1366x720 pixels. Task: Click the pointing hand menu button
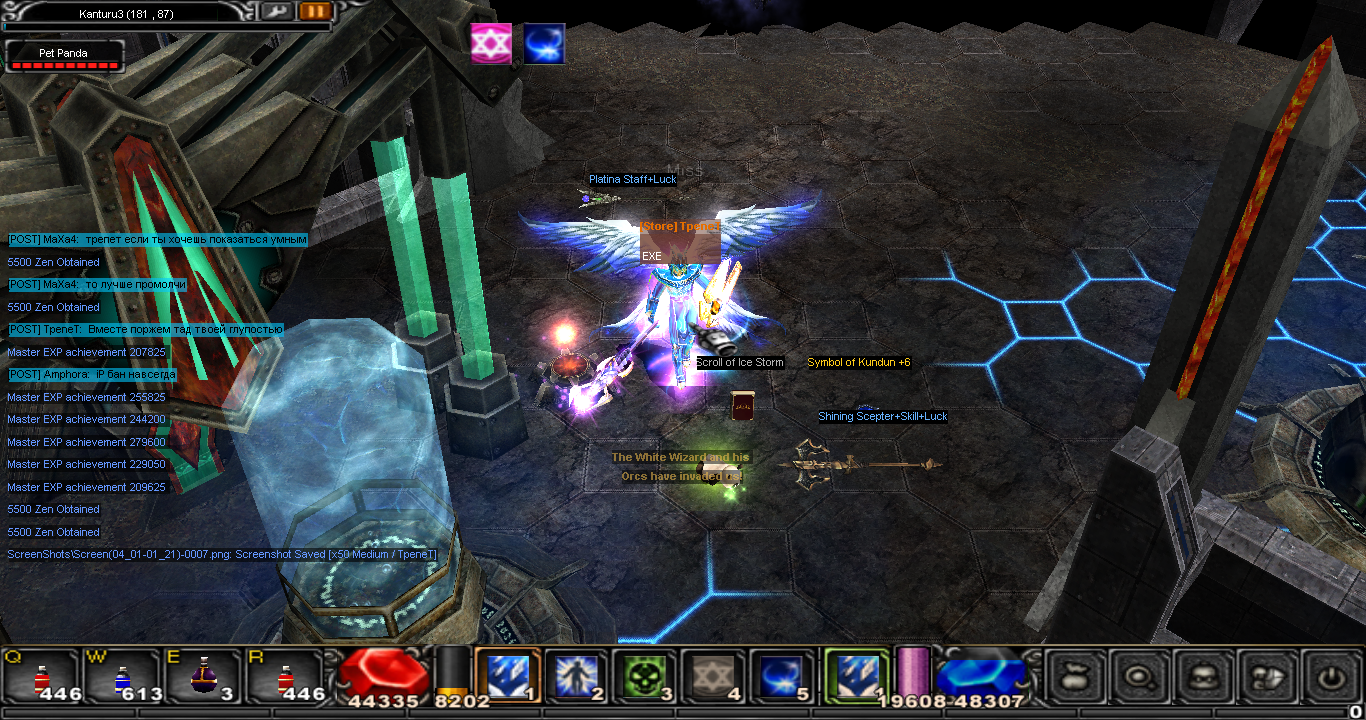click(x=1266, y=677)
